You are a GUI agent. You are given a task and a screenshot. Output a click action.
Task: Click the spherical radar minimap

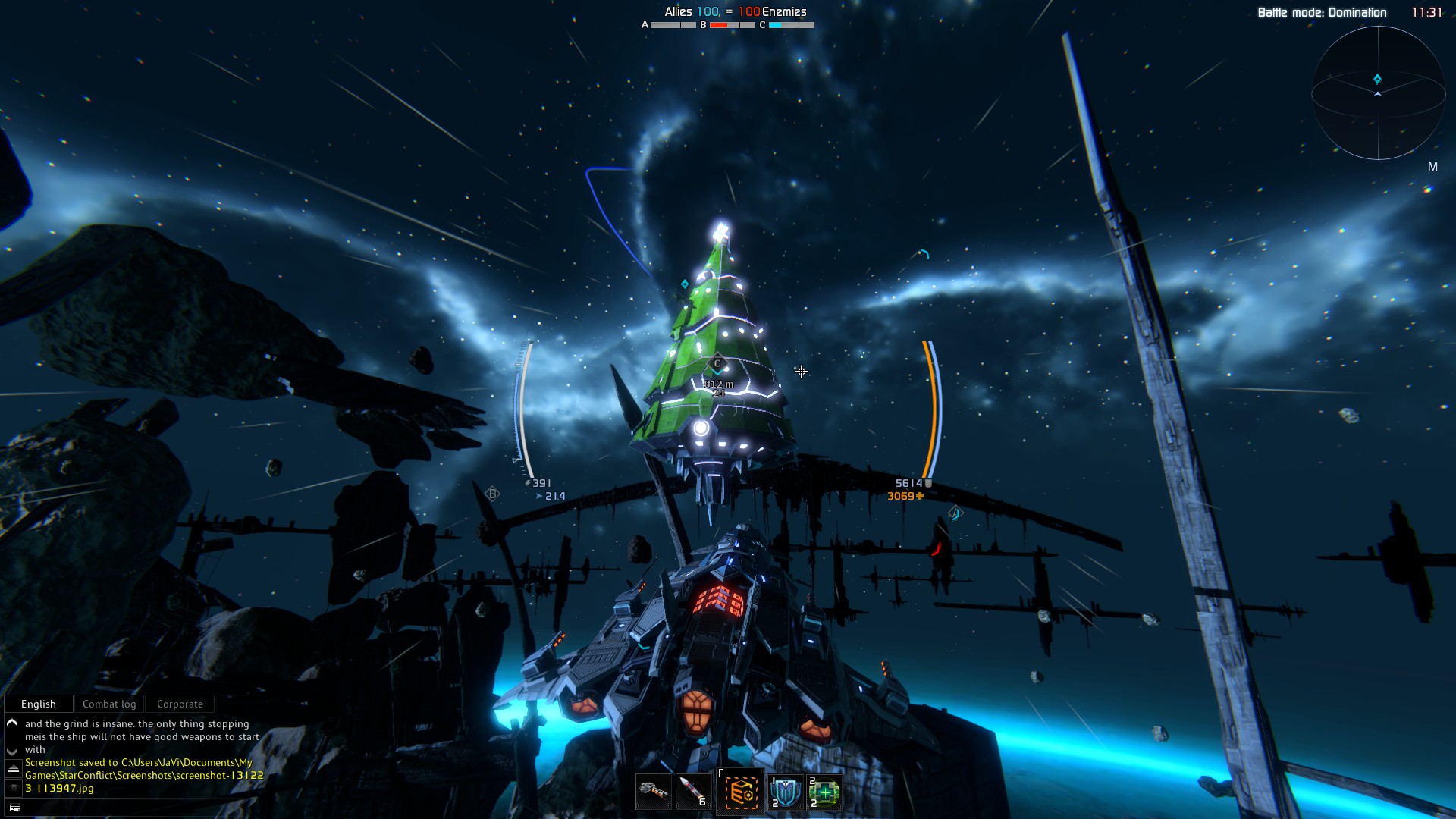[1377, 93]
